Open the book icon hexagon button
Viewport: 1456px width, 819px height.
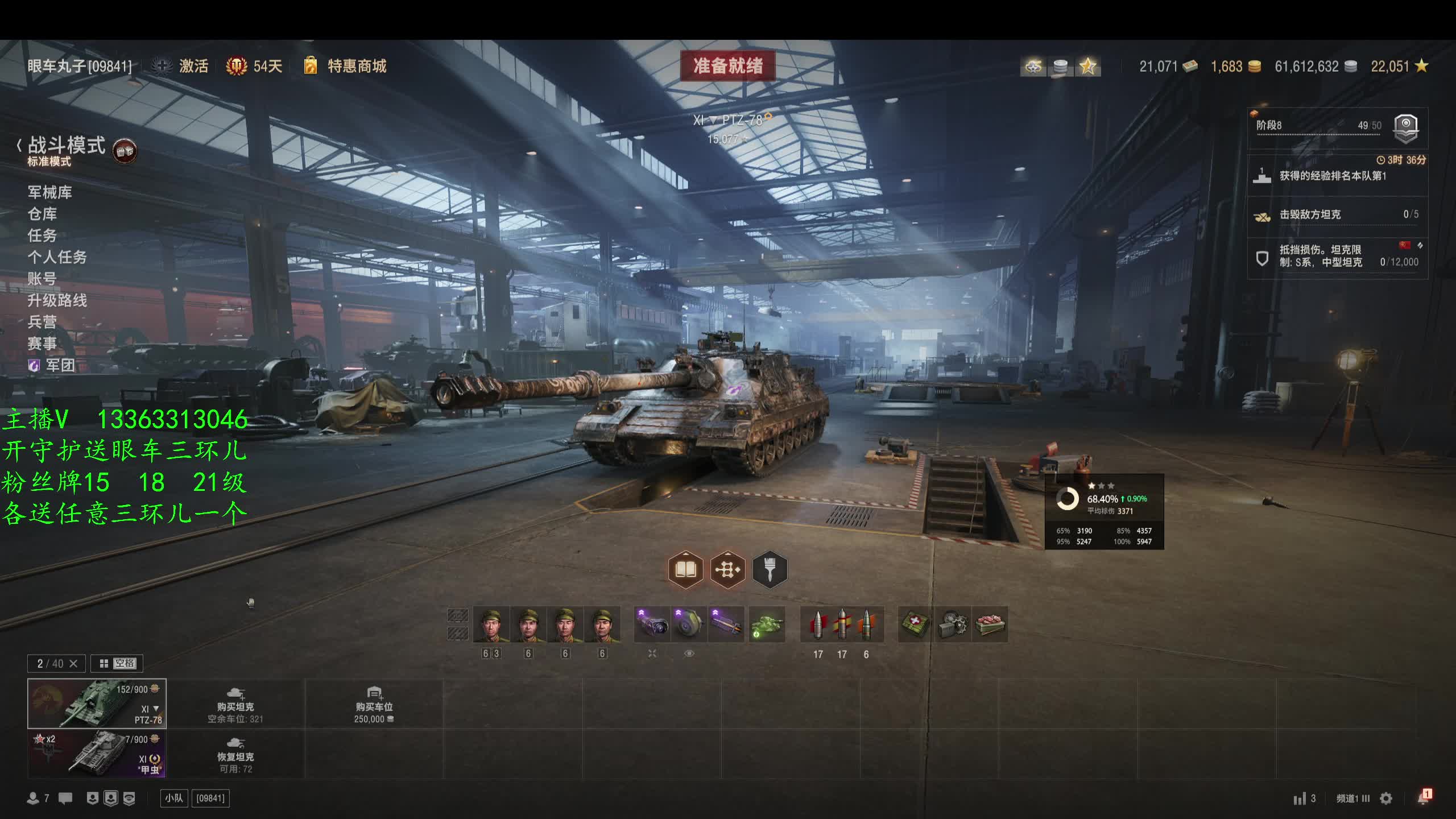point(685,569)
